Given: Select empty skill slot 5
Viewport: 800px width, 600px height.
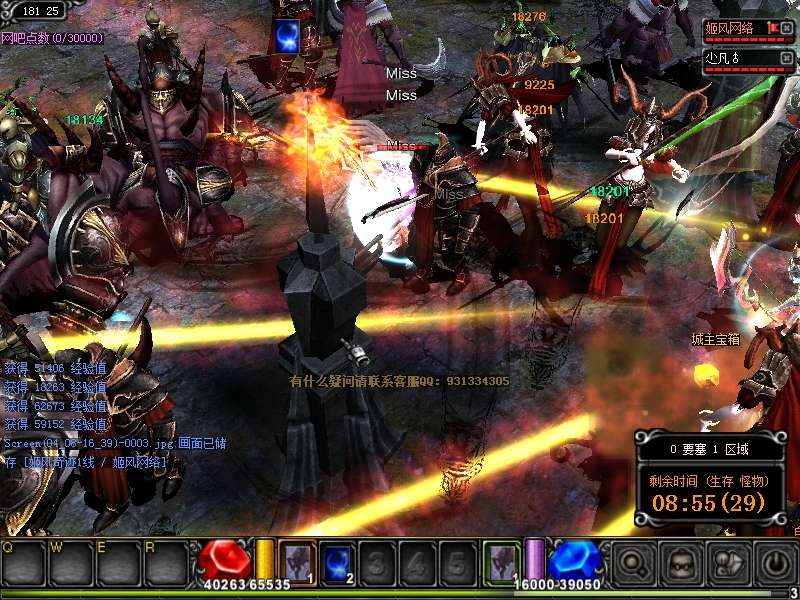Looking at the screenshot, I should pyautogui.click(x=455, y=560).
